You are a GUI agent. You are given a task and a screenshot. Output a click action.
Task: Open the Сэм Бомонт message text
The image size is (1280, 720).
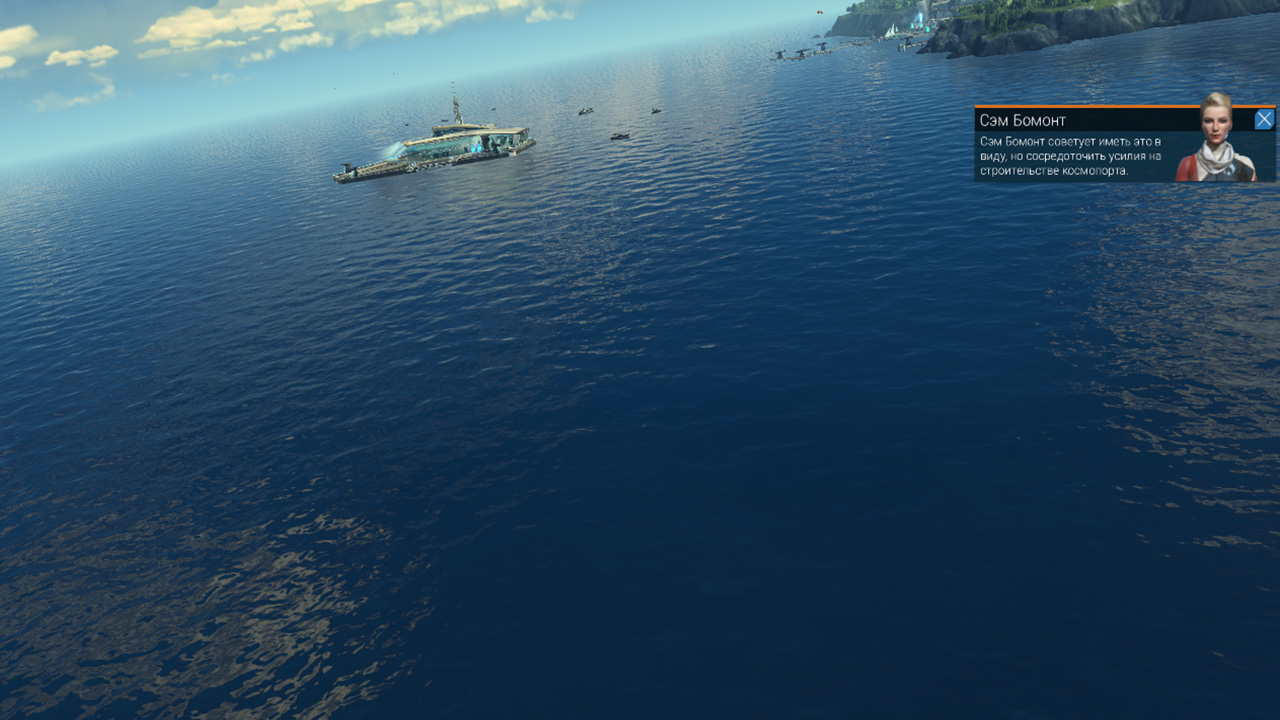pos(1070,156)
